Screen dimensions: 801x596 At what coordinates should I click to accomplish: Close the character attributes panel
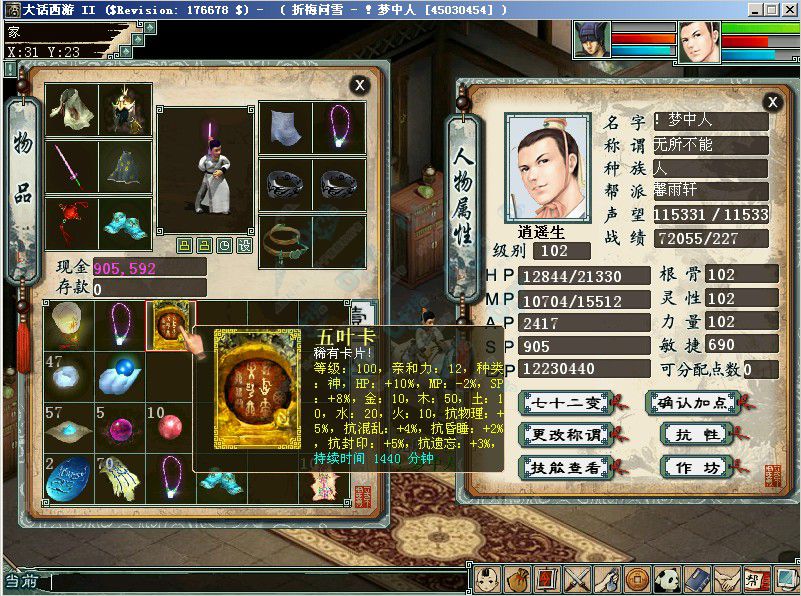tap(772, 102)
